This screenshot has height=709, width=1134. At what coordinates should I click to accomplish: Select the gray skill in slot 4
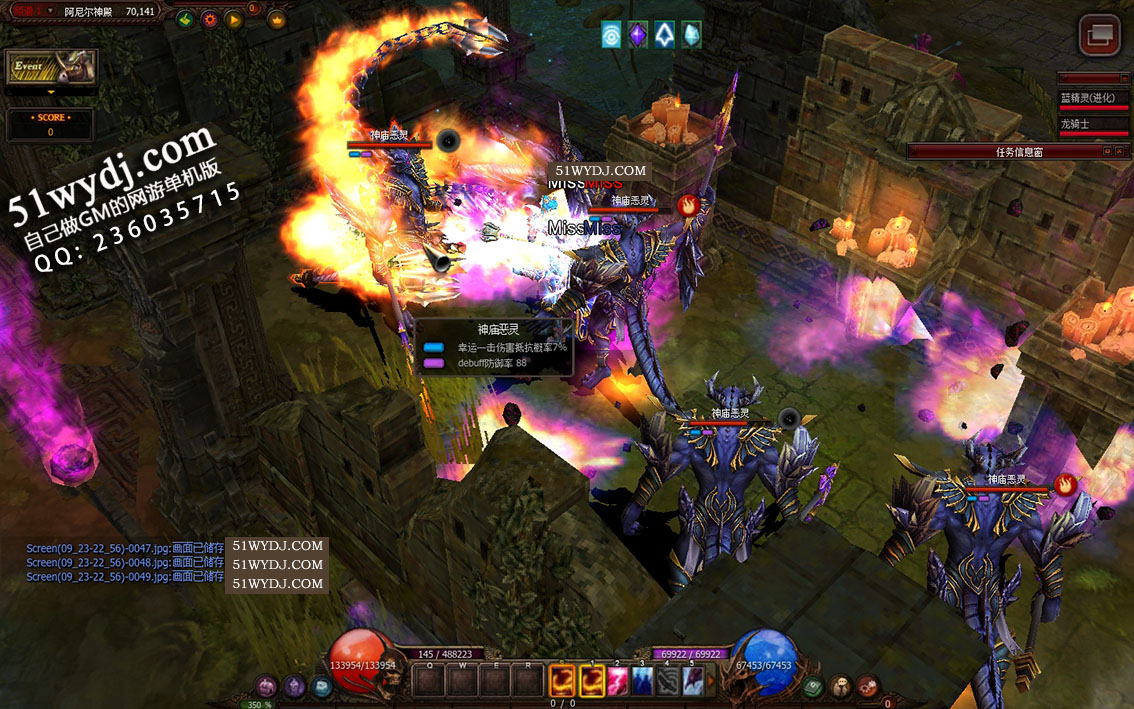tap(667, 681)
